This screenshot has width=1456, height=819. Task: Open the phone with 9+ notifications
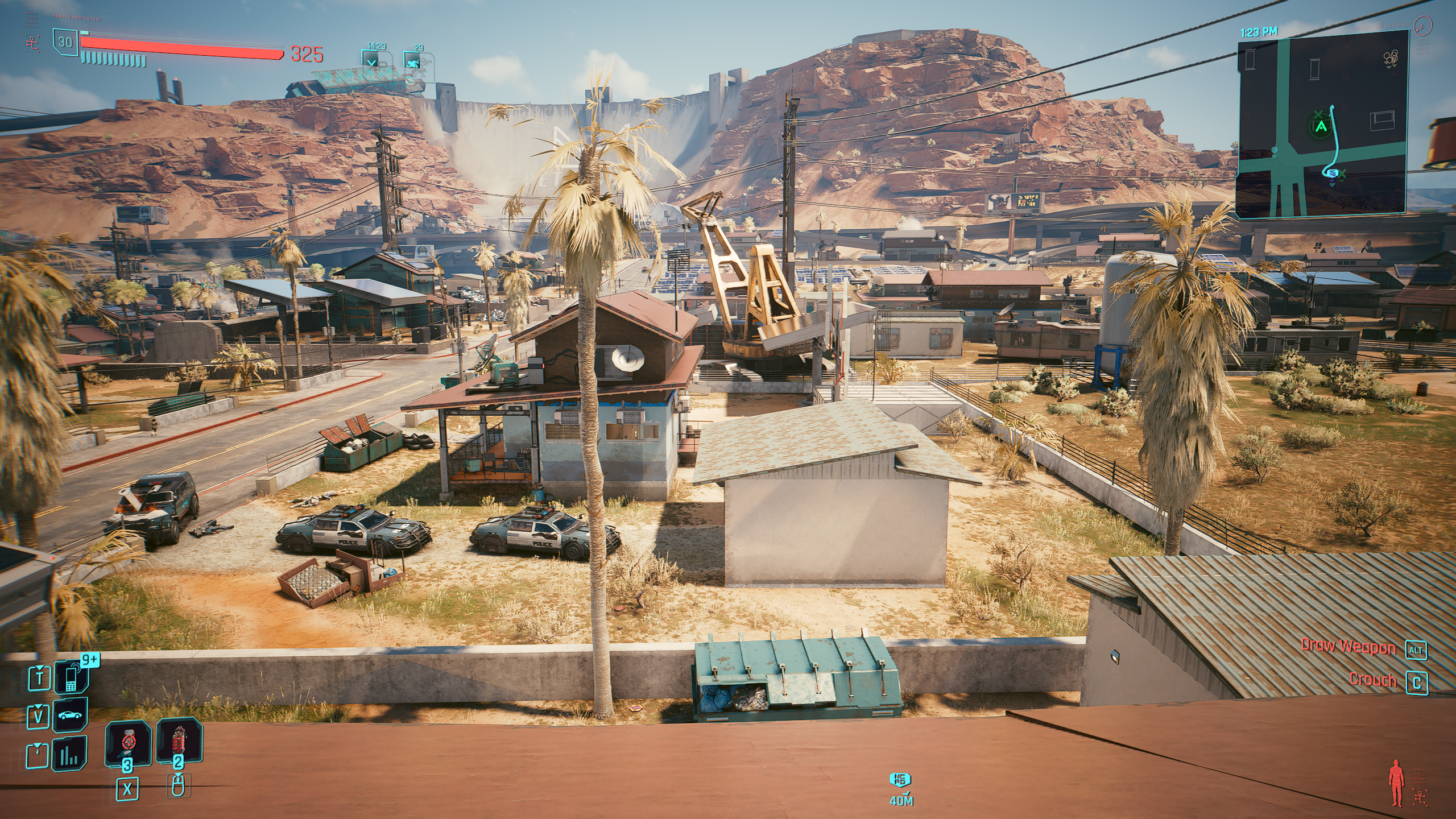pyautogui.click(x=71, y=677)
